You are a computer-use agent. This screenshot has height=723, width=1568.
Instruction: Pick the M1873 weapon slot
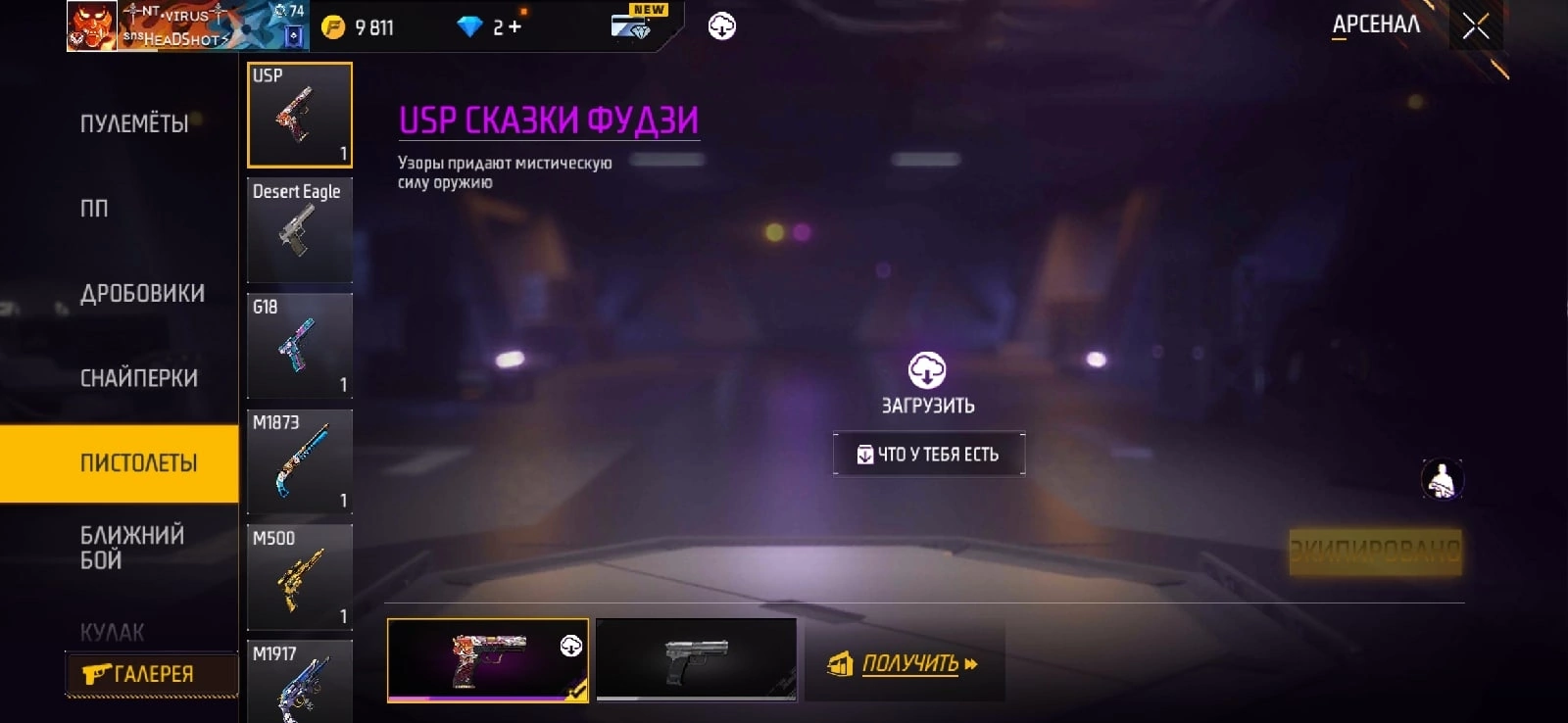(x=299, y=461)
